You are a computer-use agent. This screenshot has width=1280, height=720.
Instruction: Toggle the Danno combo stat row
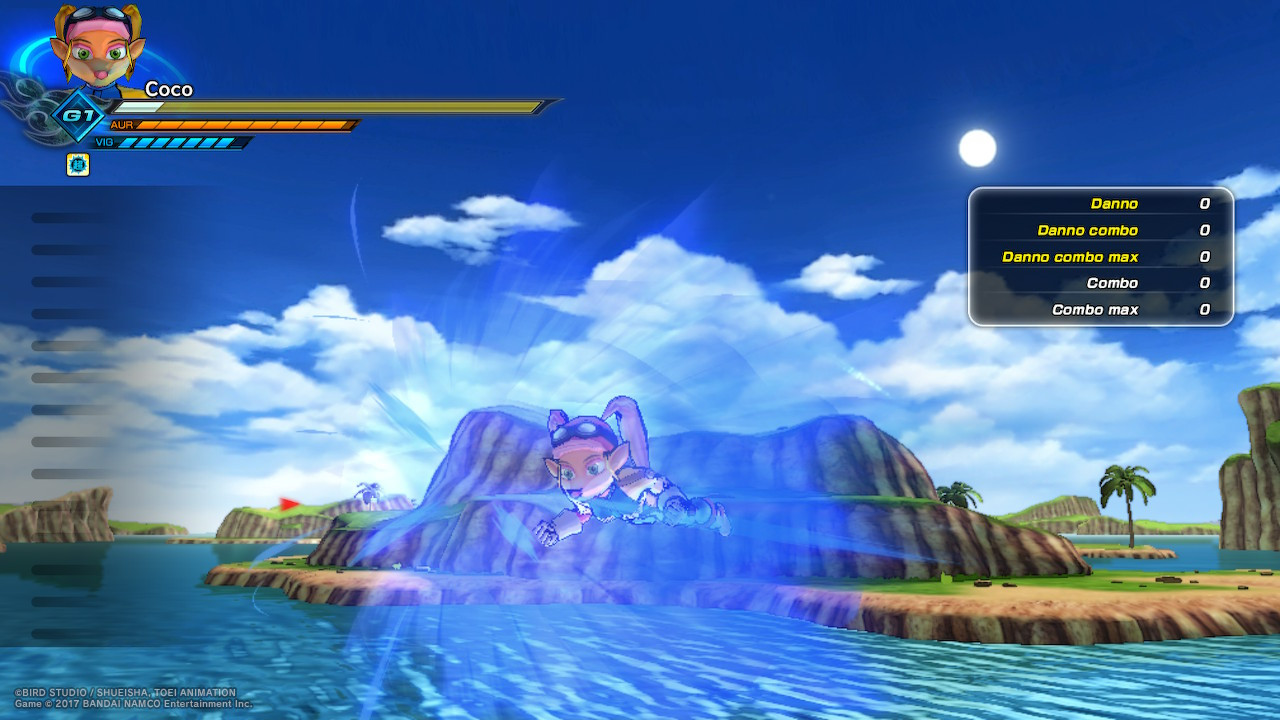[1100, 230]
